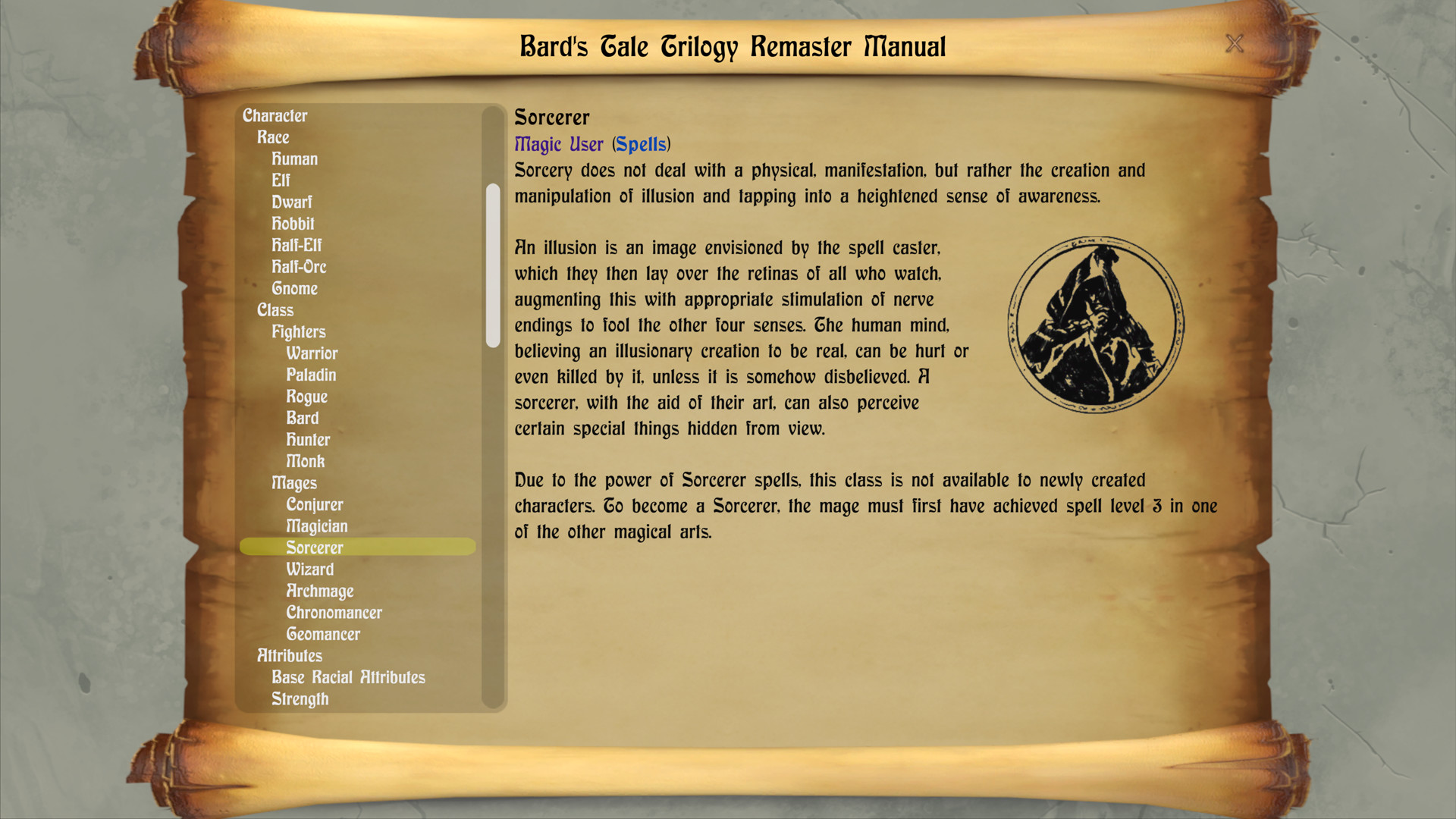1456x819 pixels.
Task: Open the Paladin manual entry
Action: 312,375
